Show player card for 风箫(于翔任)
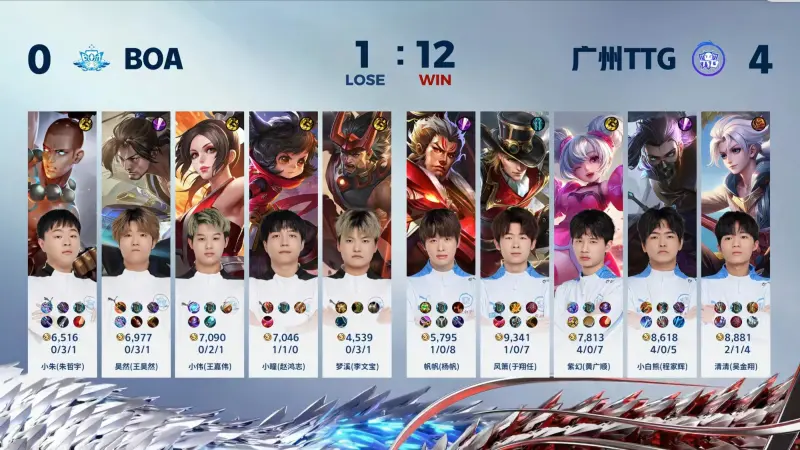The width and height of the screenshot is (800, 450). point(514,240)
